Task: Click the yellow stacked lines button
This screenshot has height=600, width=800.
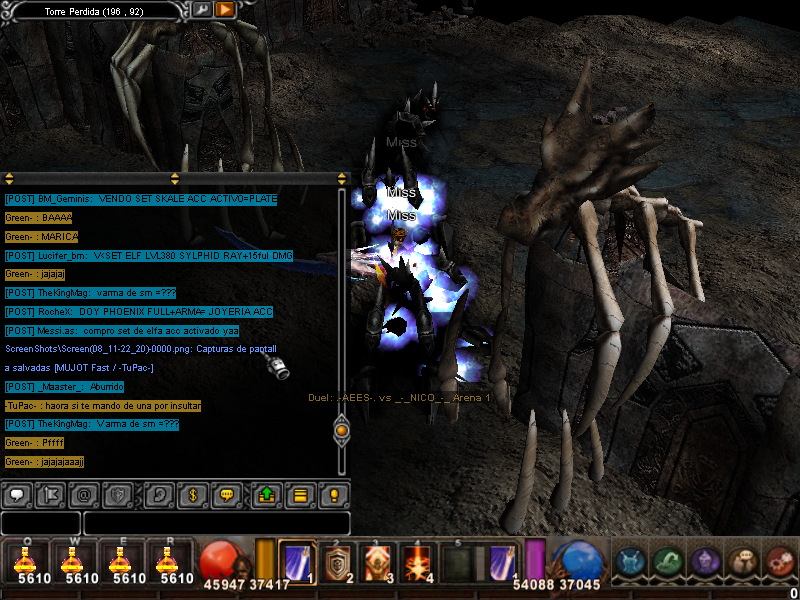Action: tap(298, 494)
